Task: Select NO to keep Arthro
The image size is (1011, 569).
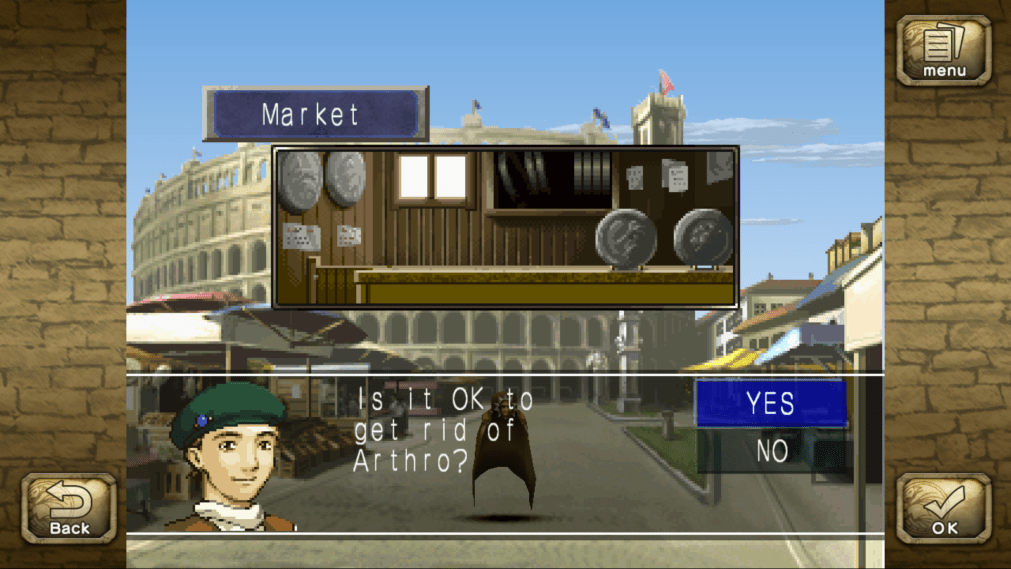Action: (x=771, y=451)
